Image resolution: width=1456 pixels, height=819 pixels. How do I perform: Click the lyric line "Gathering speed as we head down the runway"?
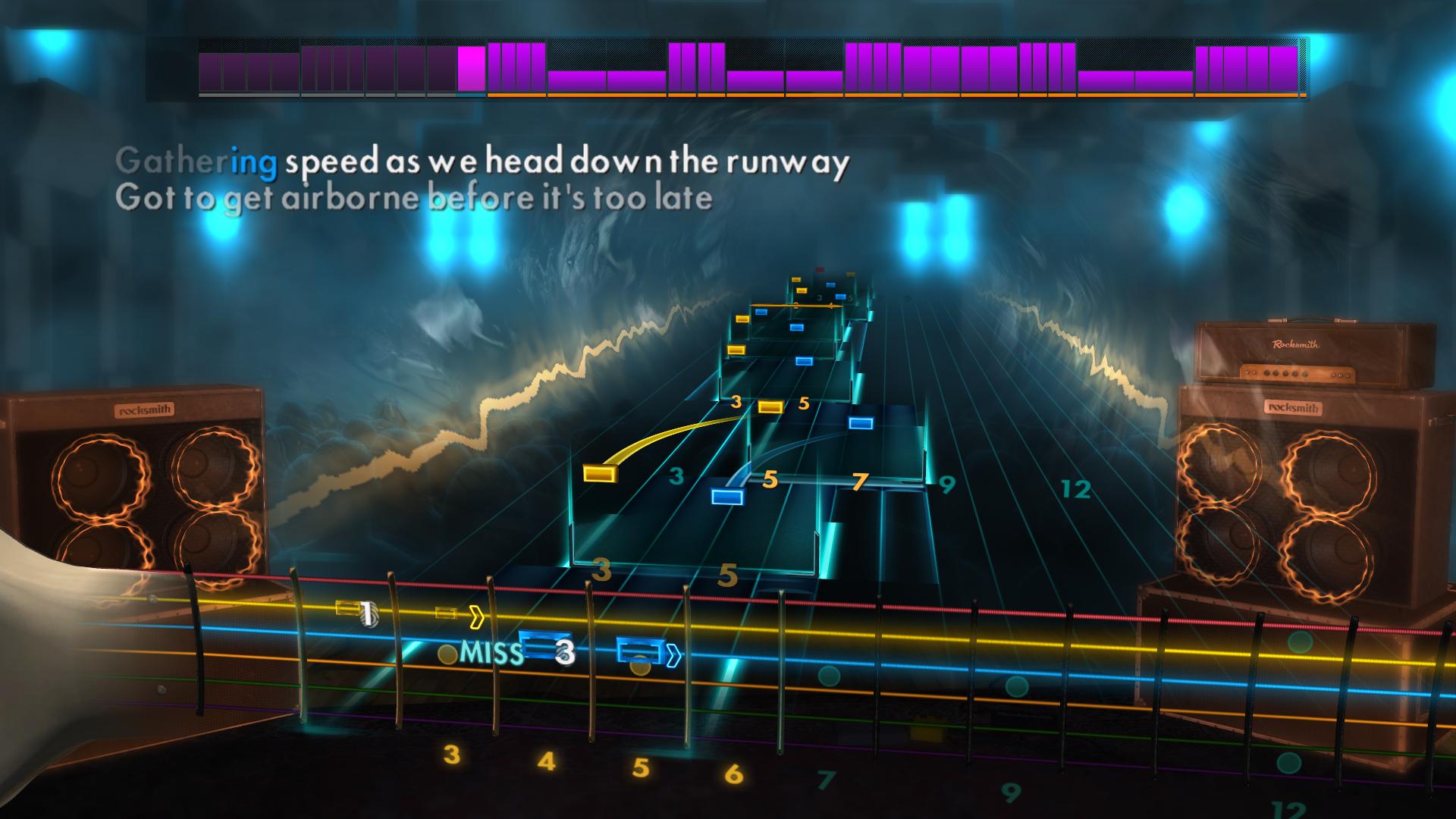[485, 161]
